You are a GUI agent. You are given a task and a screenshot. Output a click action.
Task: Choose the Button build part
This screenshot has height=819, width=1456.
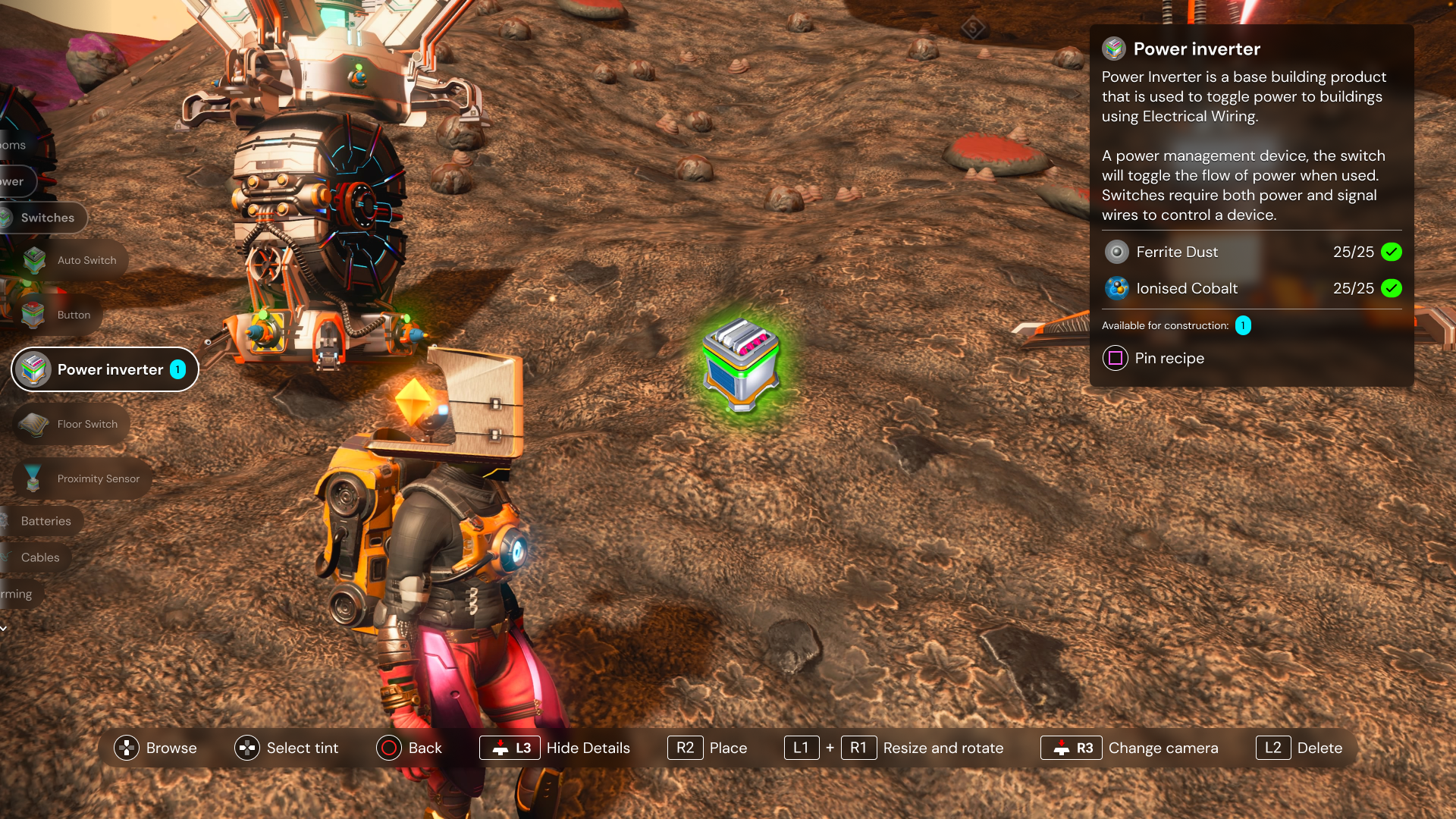(59, 315)
